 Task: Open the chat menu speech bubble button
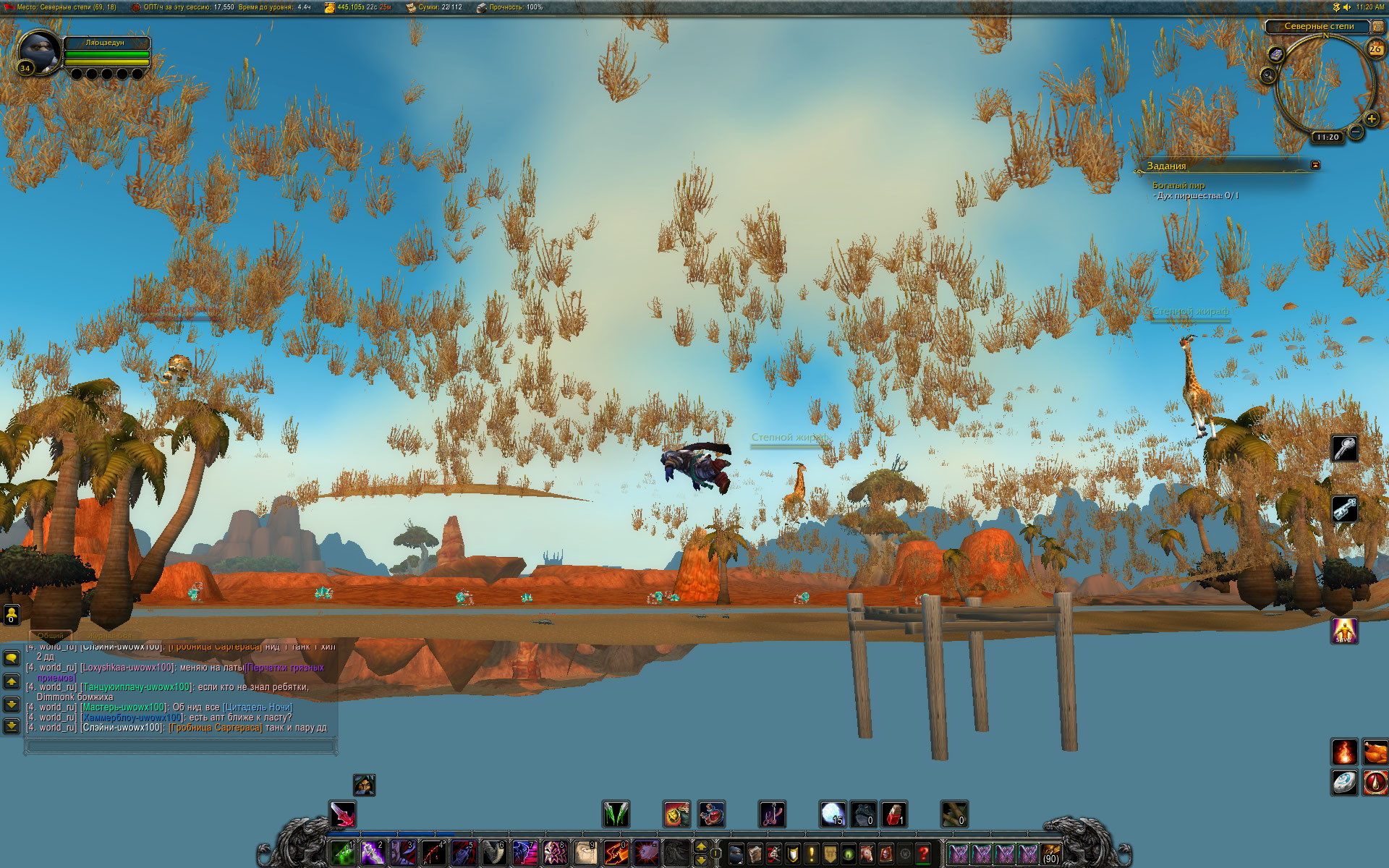(12, 658)
